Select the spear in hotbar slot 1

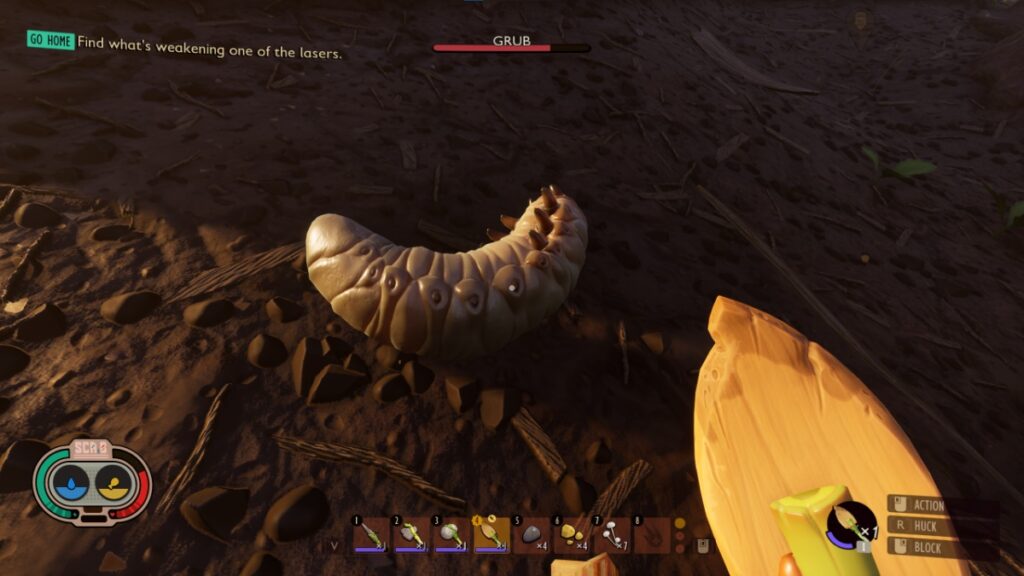[370, 535]
